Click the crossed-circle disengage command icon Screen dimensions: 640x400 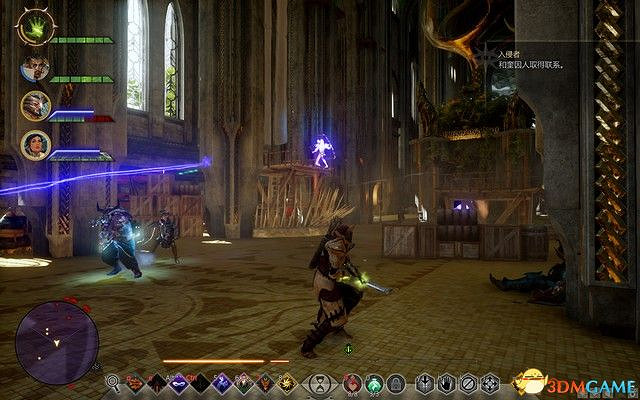pos(468,382)
